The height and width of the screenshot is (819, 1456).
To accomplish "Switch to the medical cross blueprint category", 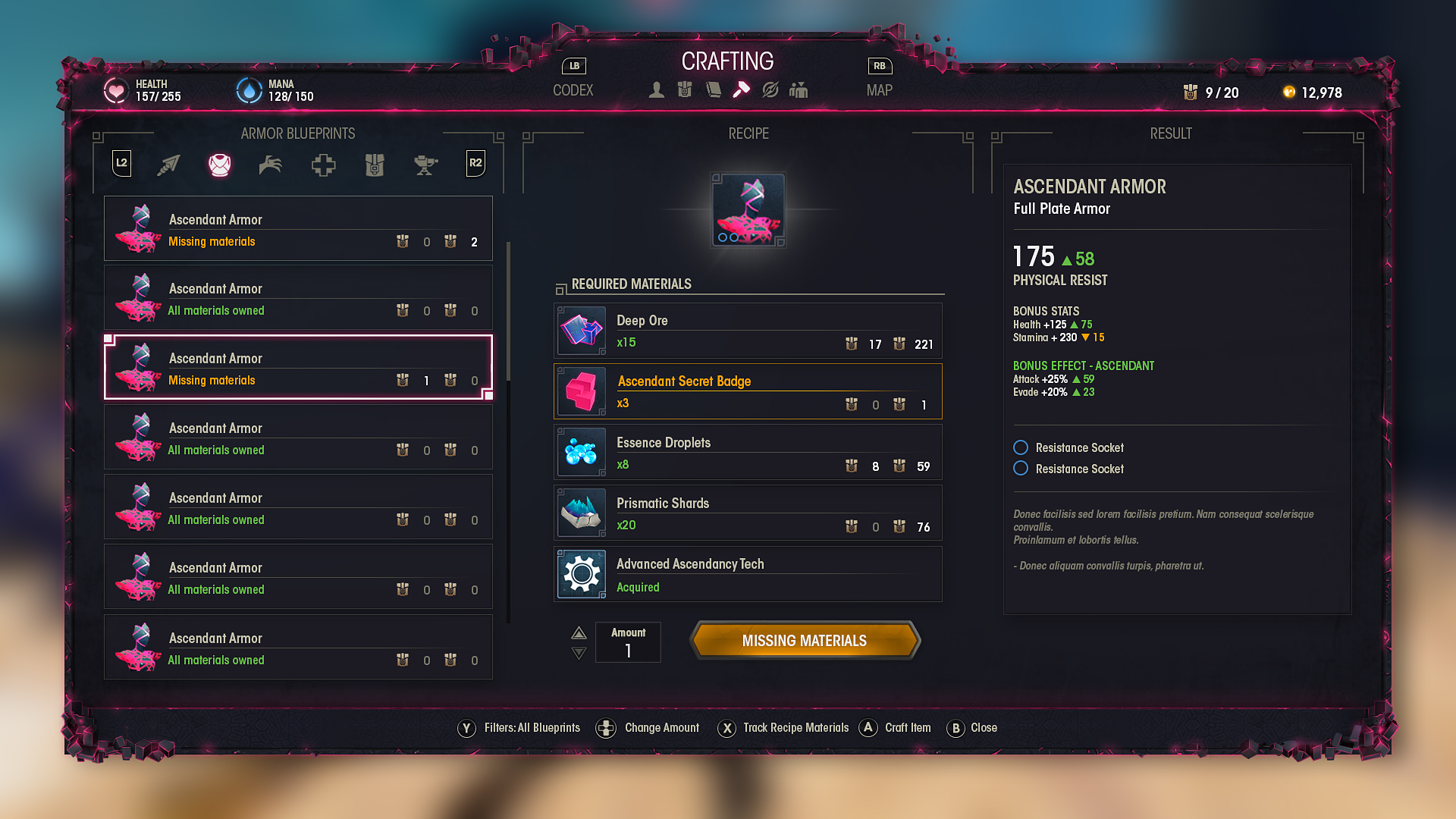I will [323, 165].
